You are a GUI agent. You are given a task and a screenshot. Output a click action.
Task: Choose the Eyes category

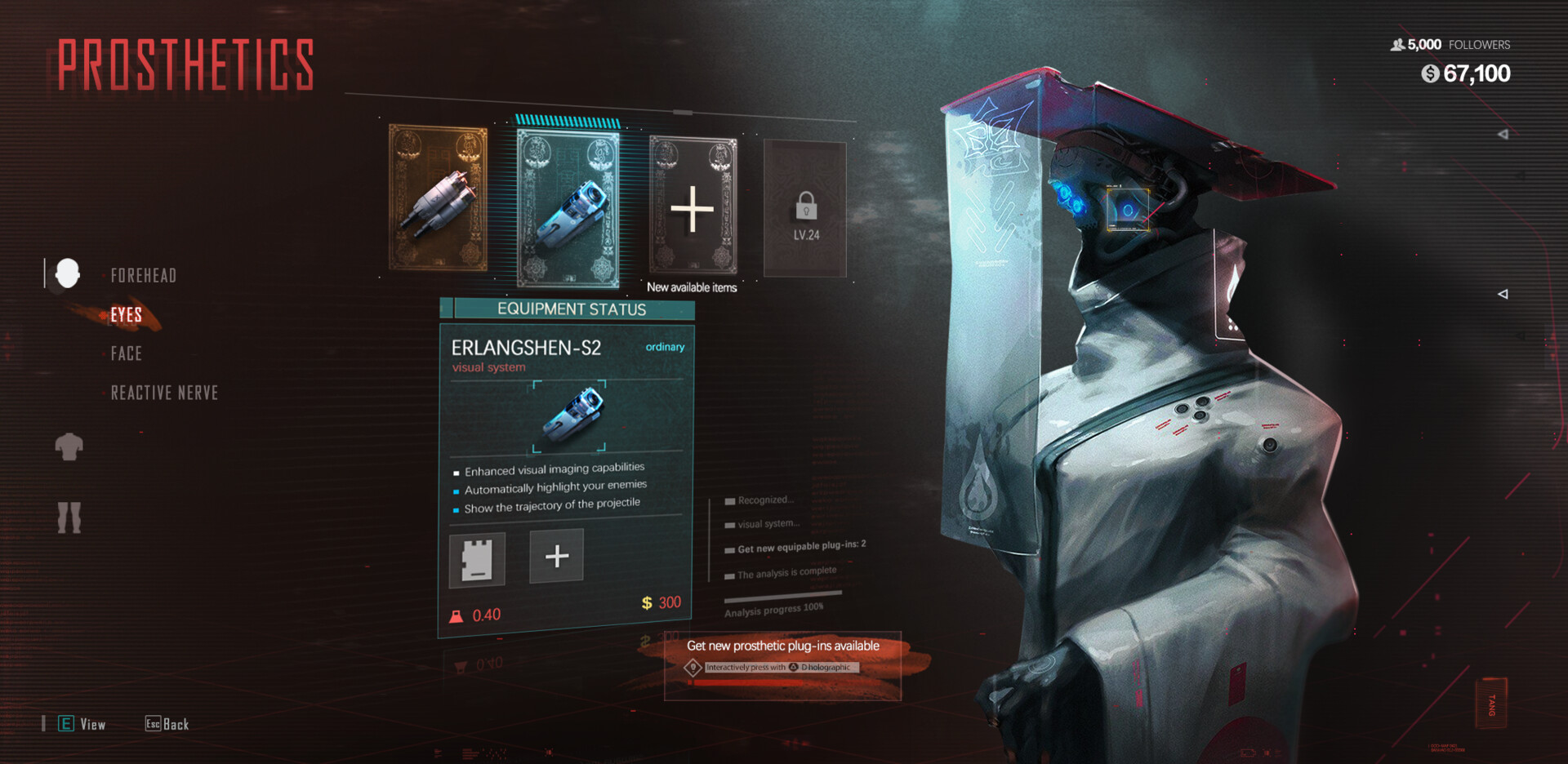tap(127, 315)
